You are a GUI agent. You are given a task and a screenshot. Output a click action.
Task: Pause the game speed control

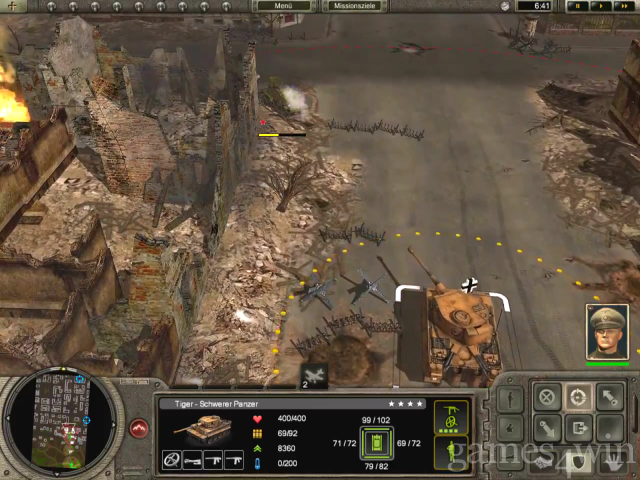coord(577,6)
